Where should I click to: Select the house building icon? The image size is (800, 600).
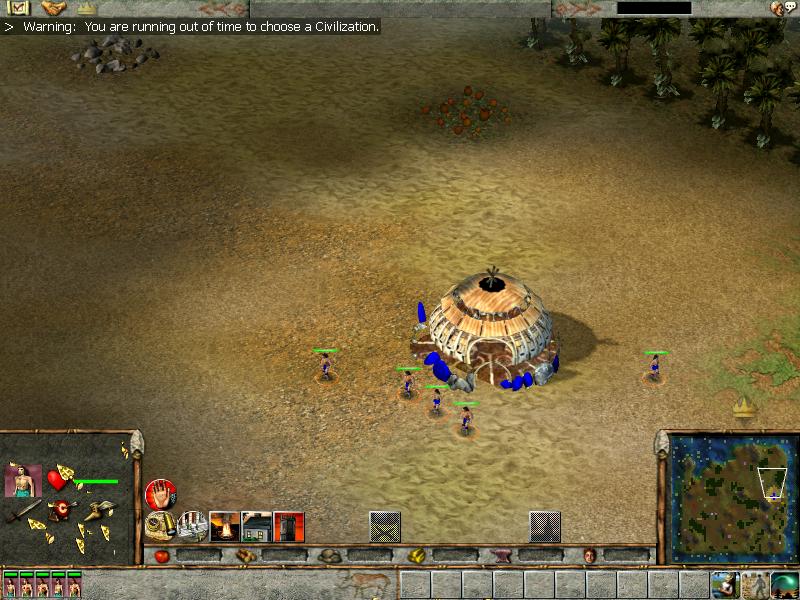point(257,525)
